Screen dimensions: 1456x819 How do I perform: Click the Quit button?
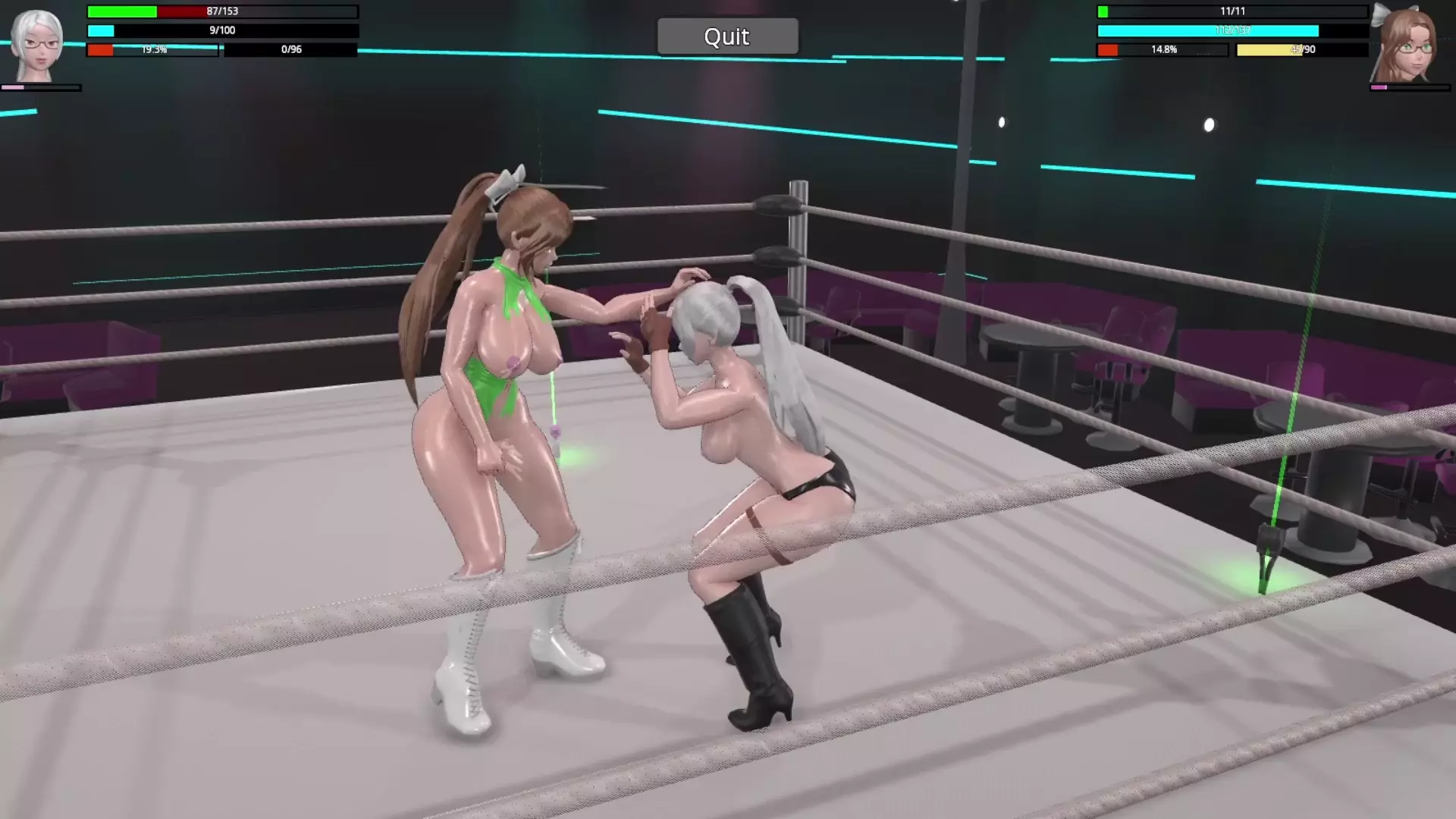click(x=726, y=36)
